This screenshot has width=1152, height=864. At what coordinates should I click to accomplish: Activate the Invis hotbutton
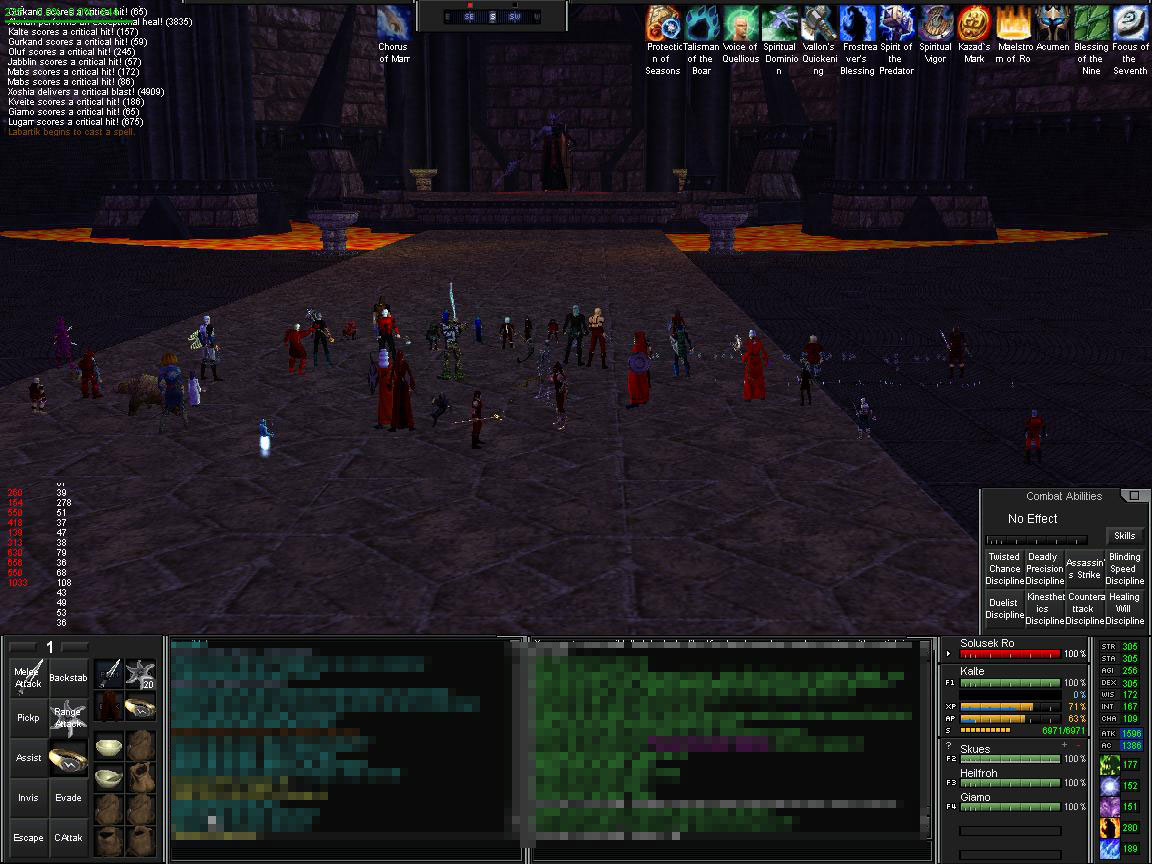click(29, 797)
